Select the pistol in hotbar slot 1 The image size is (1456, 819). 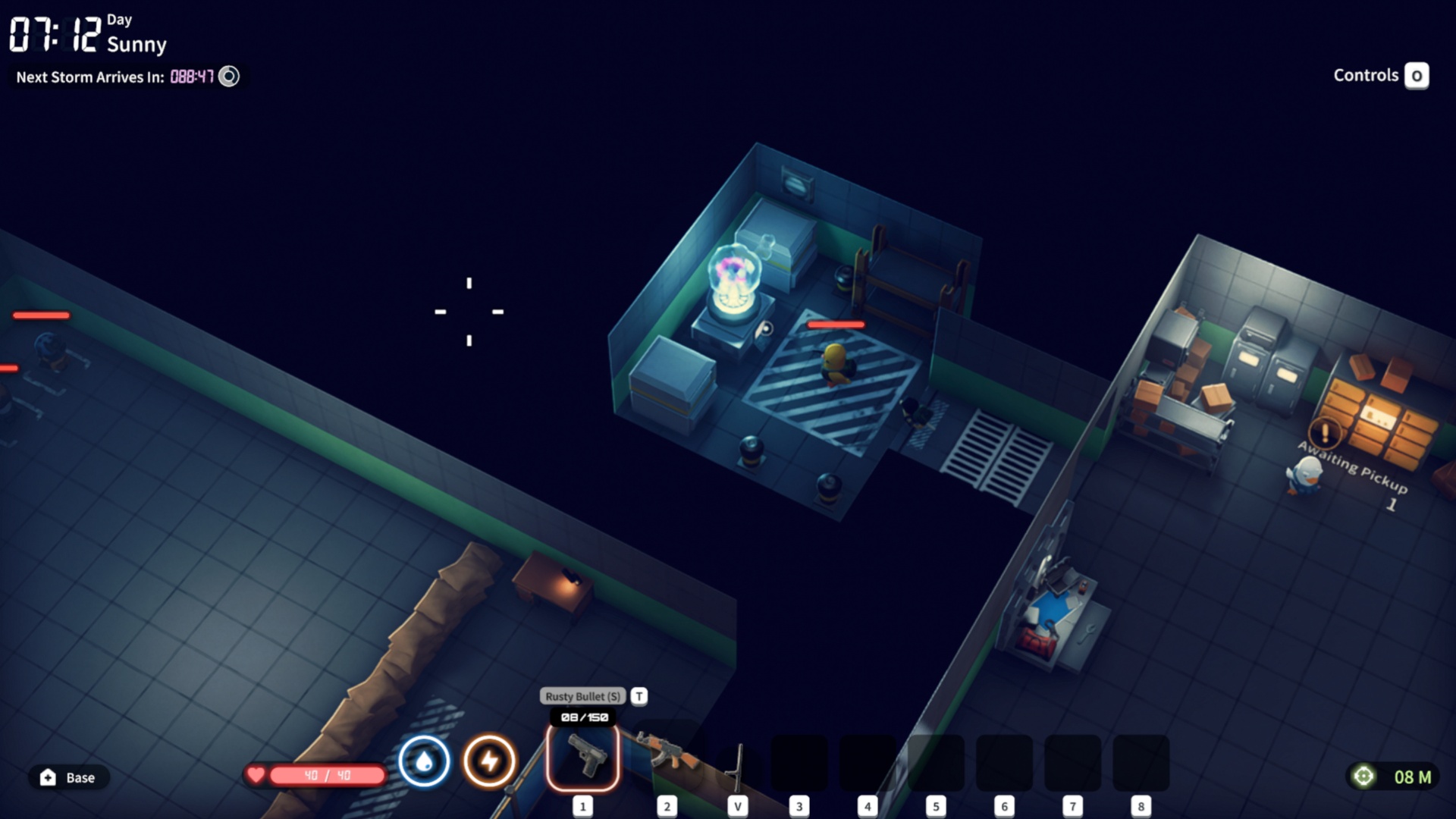[582, 758]
